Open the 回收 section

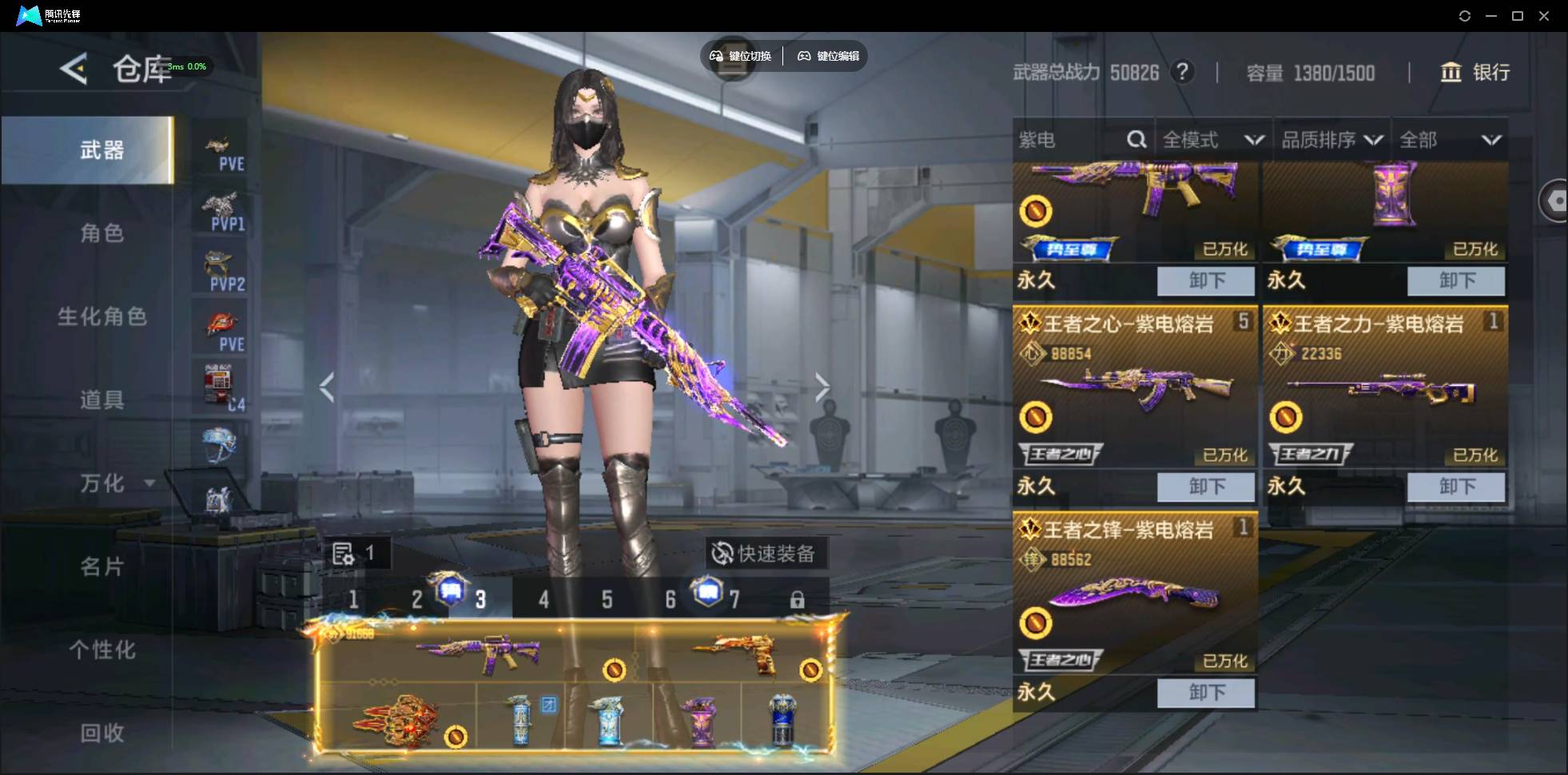[101, 733]
